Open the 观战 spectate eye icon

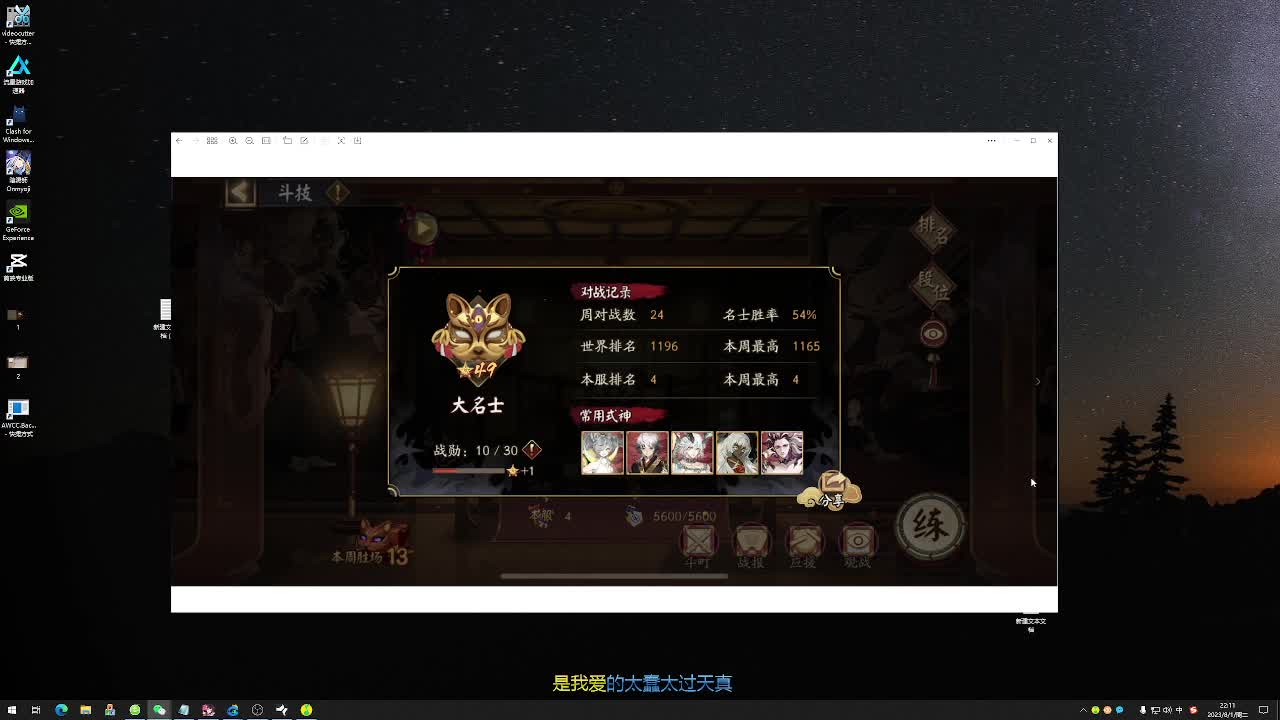[x=857, y=541]
